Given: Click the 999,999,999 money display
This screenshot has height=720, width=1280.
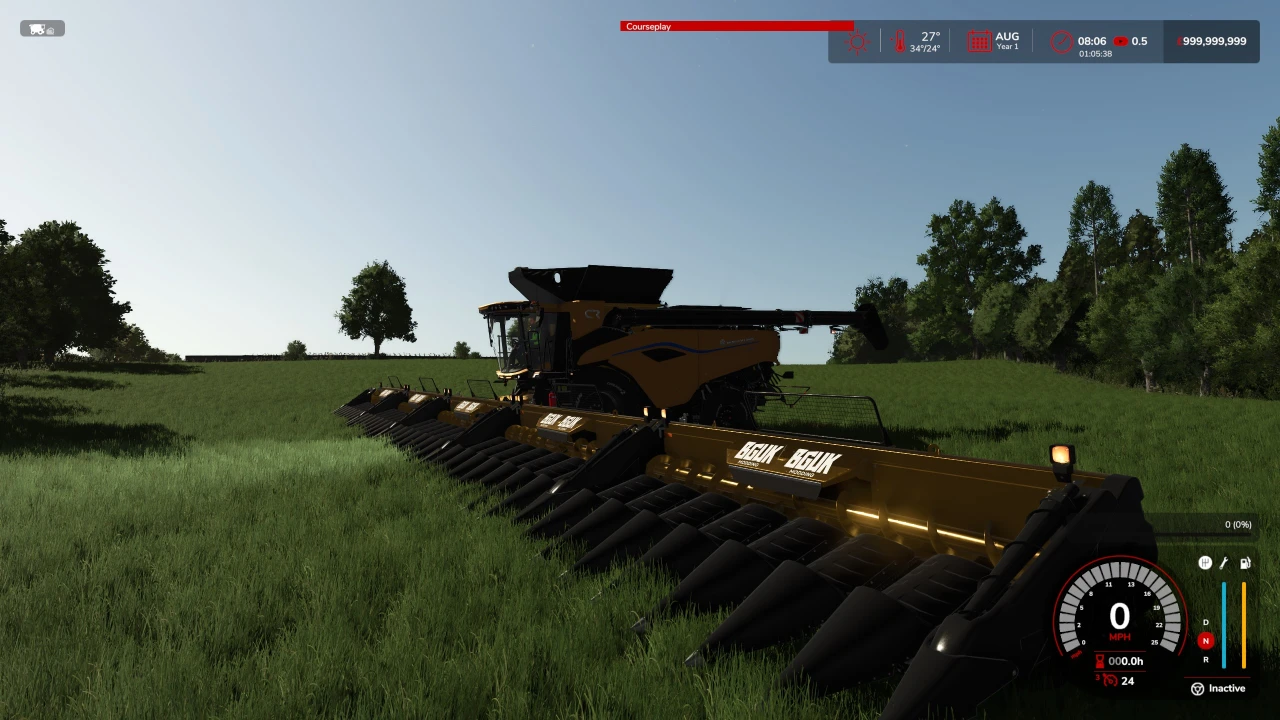Looking at the screenshot, I should point(1210,41).
